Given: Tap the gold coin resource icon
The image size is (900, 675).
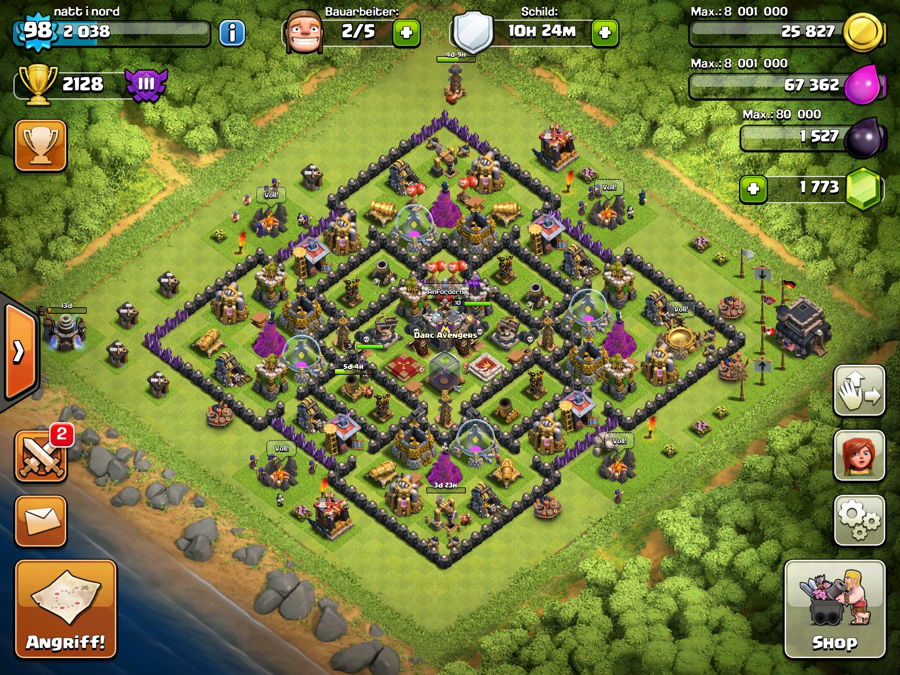Looking at the screenshot, I should [x=863, y=32].
